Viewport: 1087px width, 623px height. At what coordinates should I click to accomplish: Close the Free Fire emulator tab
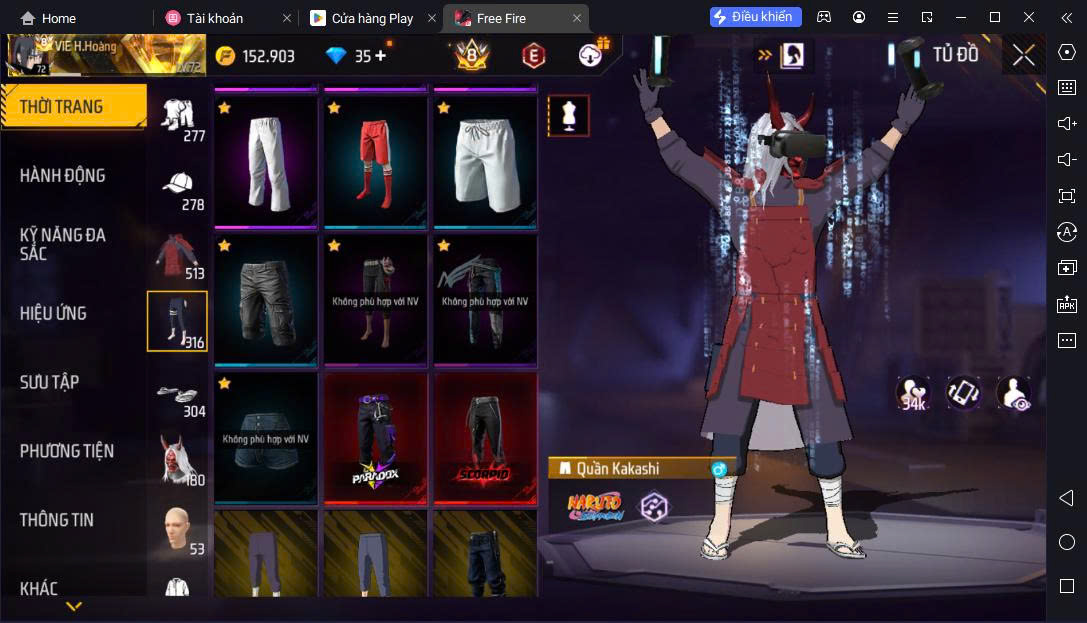[577, 18]
